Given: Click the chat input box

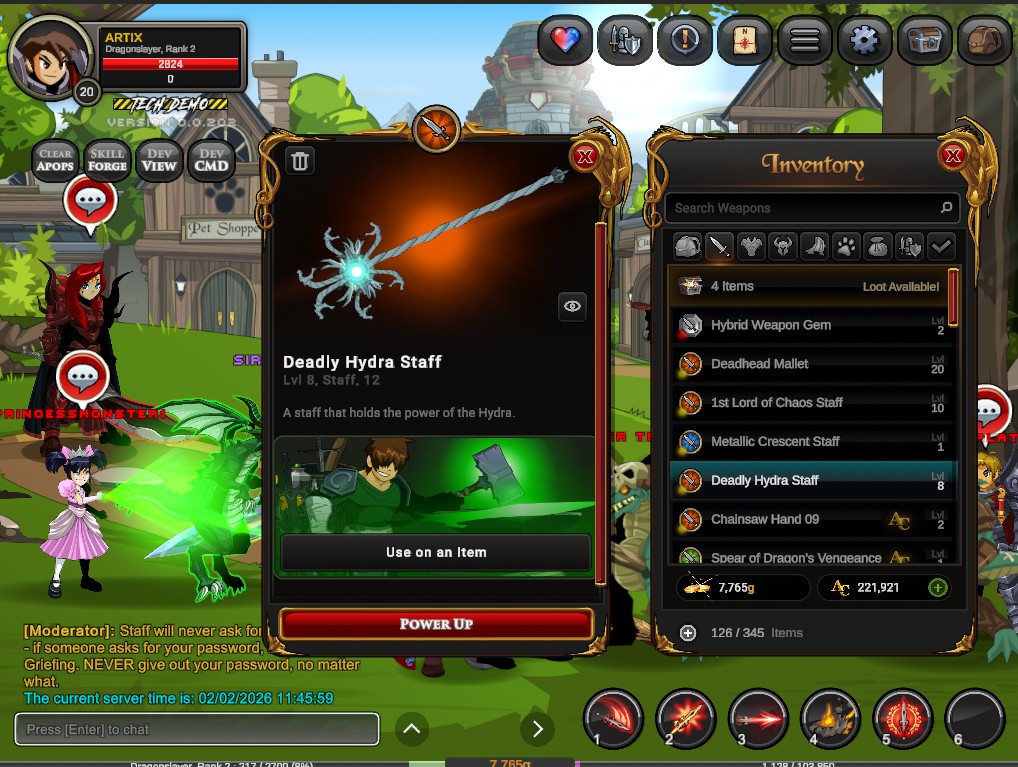Looking at the screenshot, I should coord(197,729).
